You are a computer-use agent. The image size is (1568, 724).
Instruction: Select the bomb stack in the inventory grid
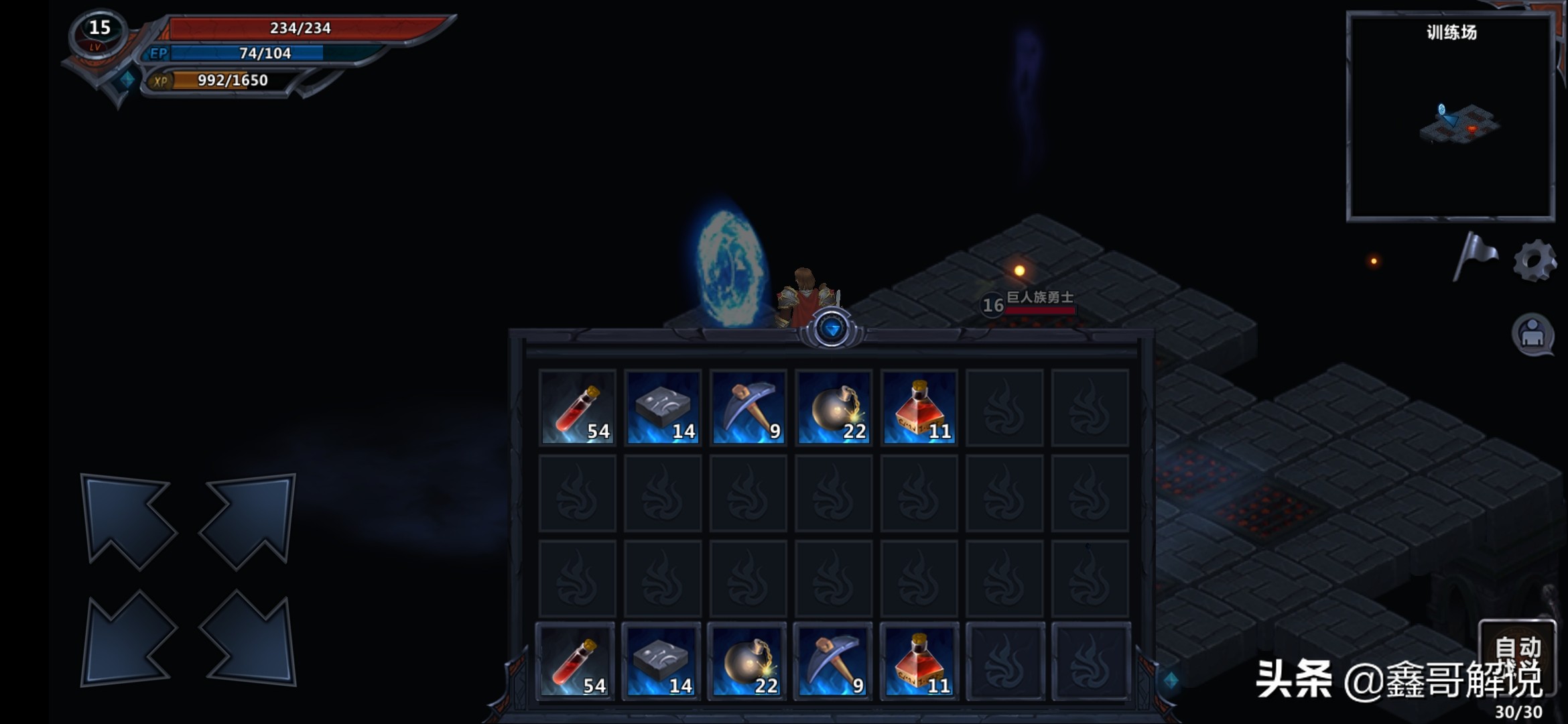(x=834, y=408)
